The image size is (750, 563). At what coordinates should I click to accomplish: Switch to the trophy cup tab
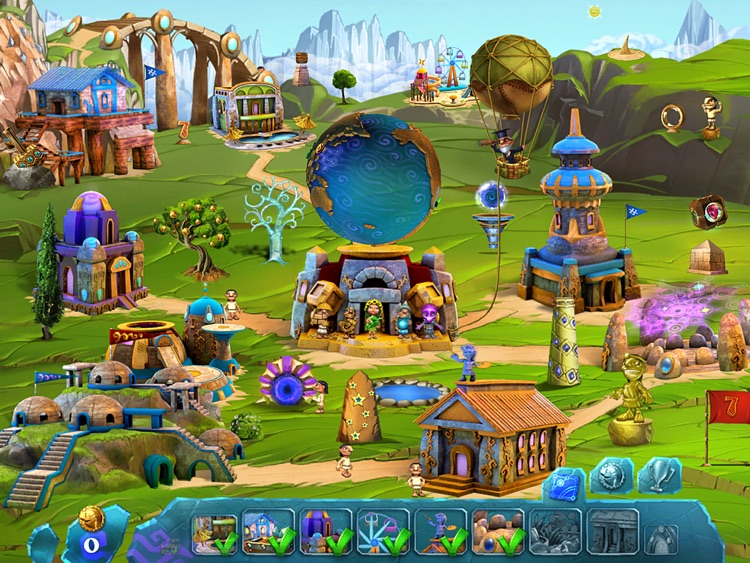(x=660, y=477)
